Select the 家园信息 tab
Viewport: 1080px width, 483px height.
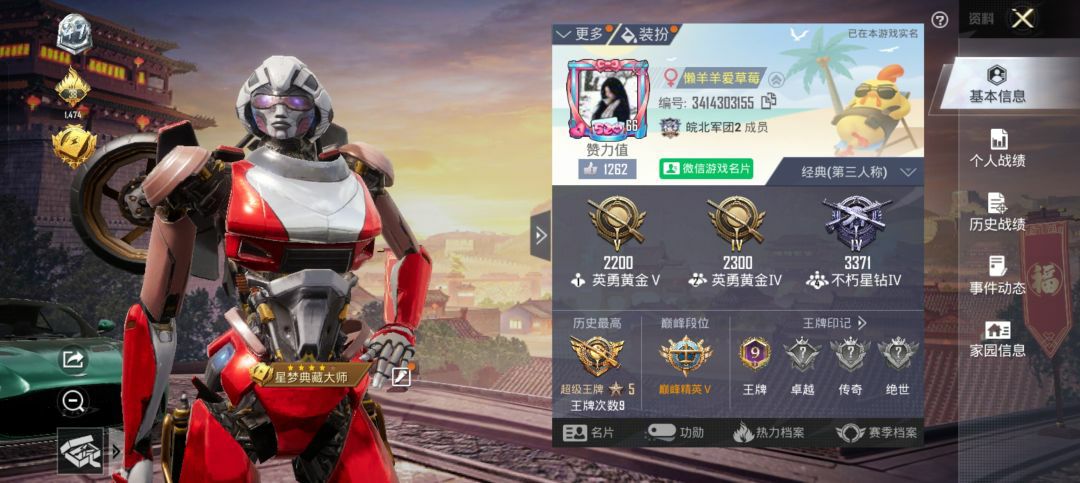(997, 340)
